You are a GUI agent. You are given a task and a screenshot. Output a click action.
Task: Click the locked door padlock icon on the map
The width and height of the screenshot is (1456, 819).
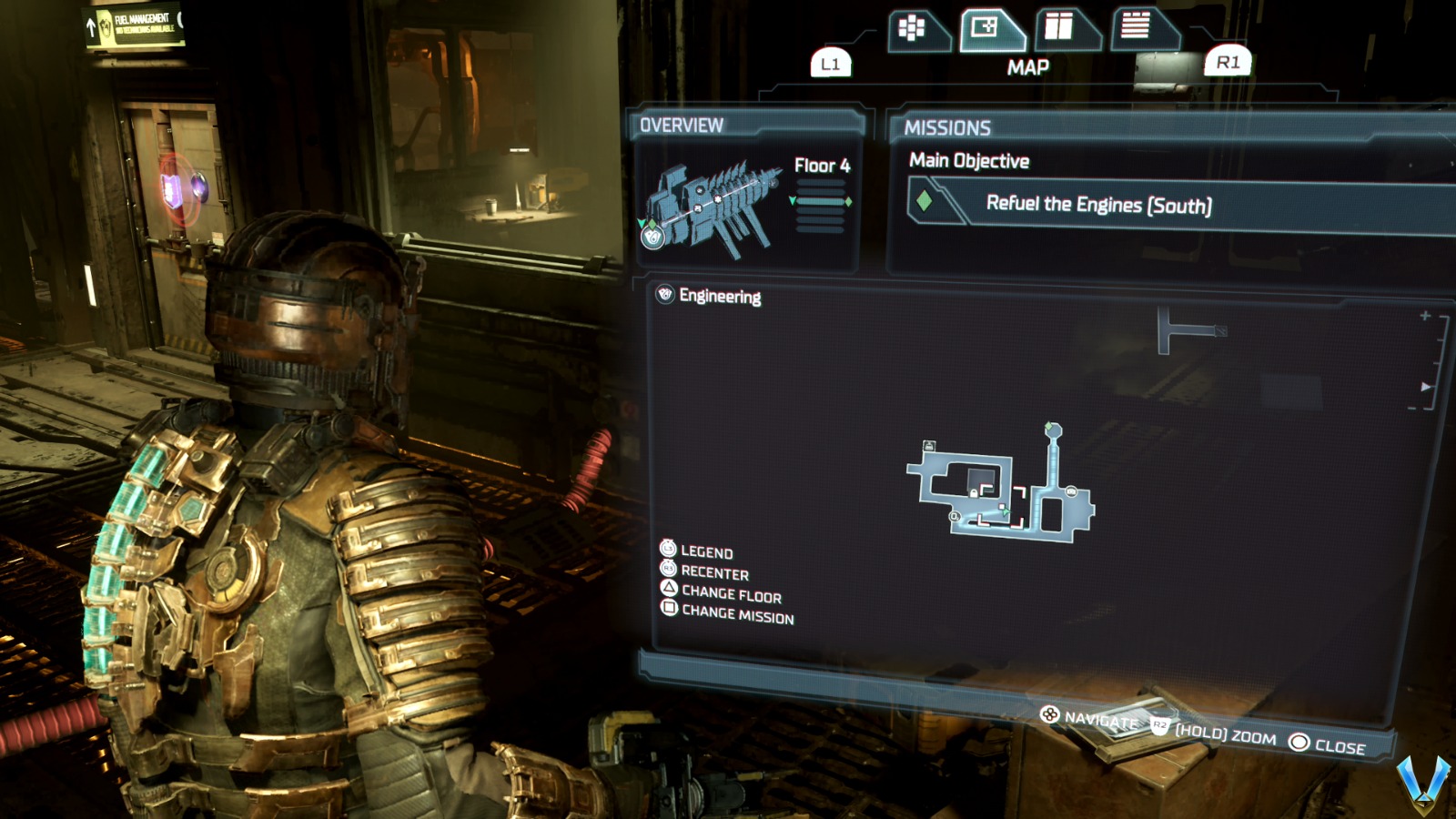(x=974, y=493)
